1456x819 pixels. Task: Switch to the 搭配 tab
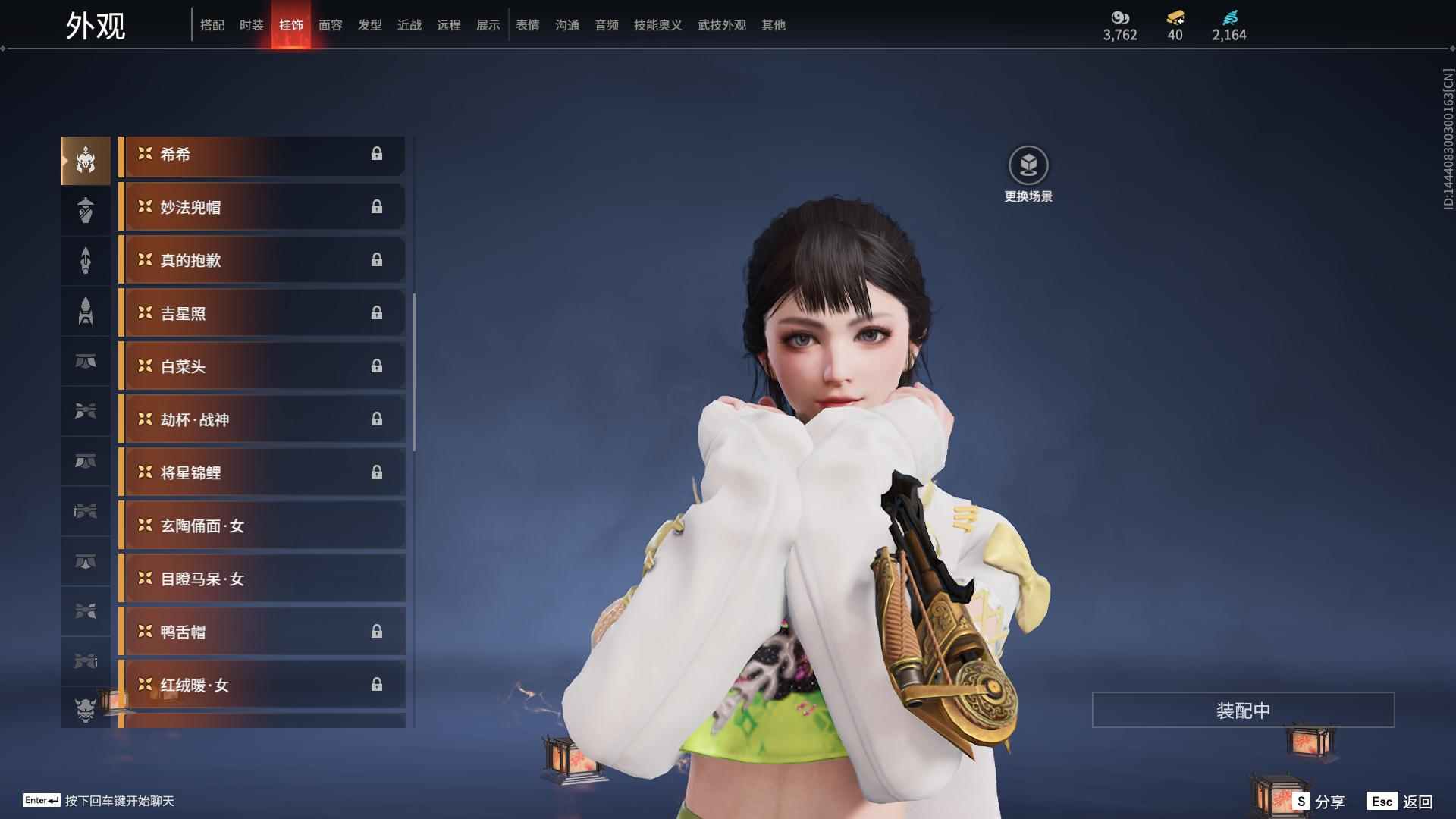[212, 25]
